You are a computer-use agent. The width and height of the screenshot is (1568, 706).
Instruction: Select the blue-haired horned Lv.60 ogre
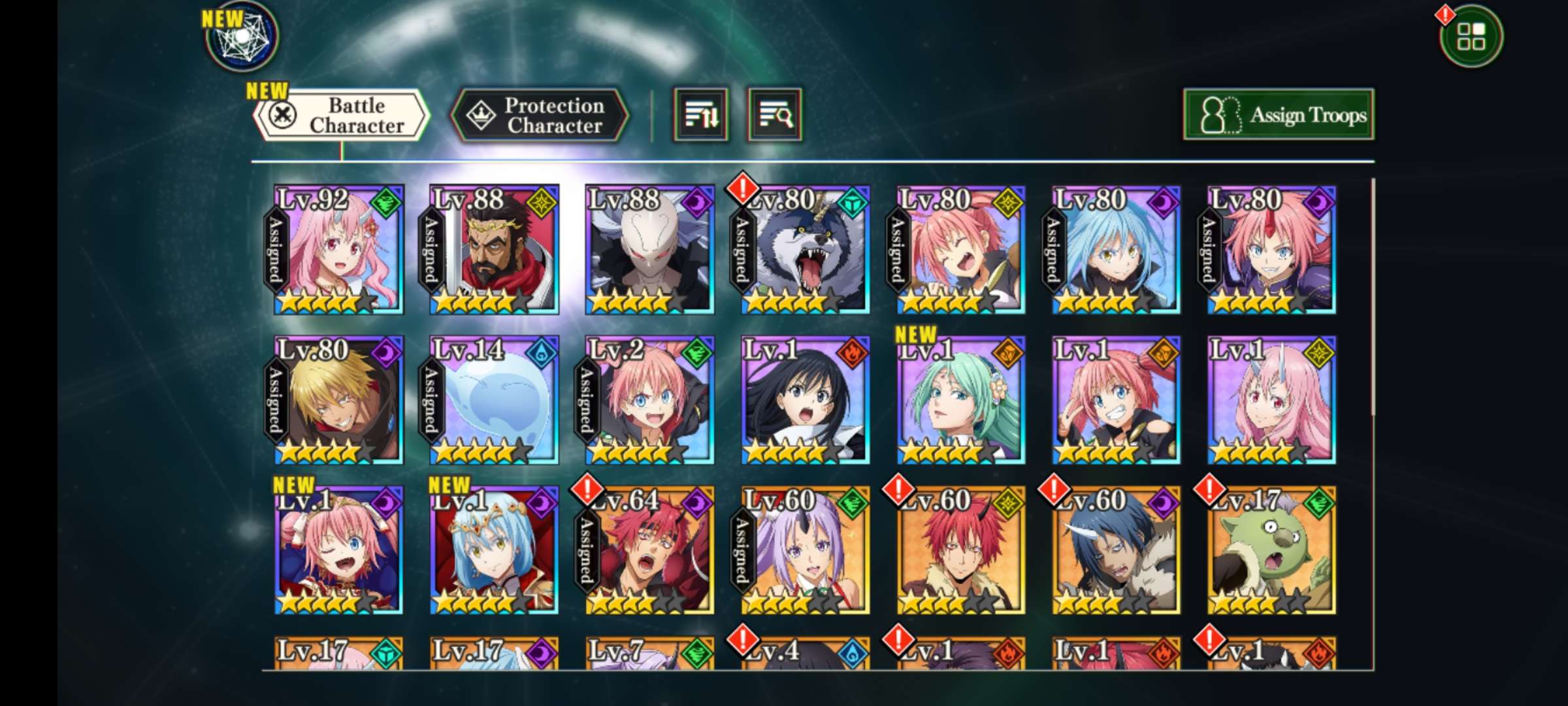(x=1116, y=550)
